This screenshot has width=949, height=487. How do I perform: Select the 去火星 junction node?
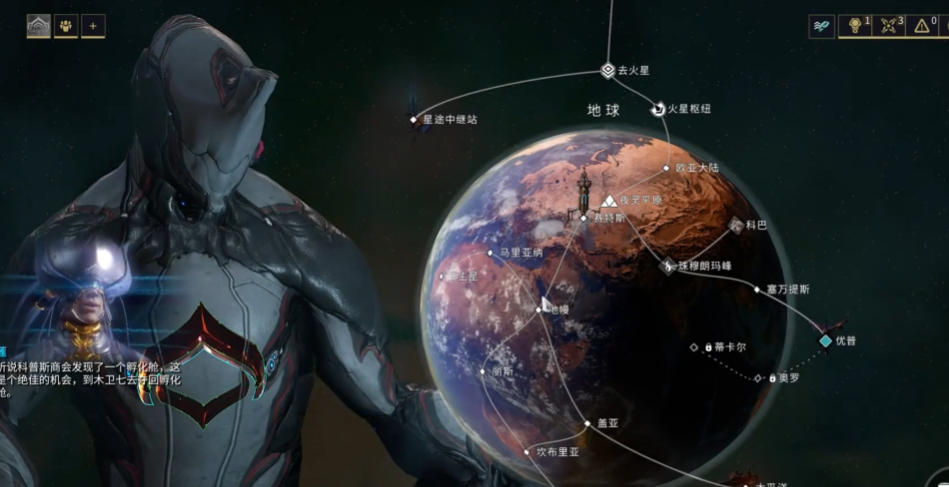[x=607, y=70]
